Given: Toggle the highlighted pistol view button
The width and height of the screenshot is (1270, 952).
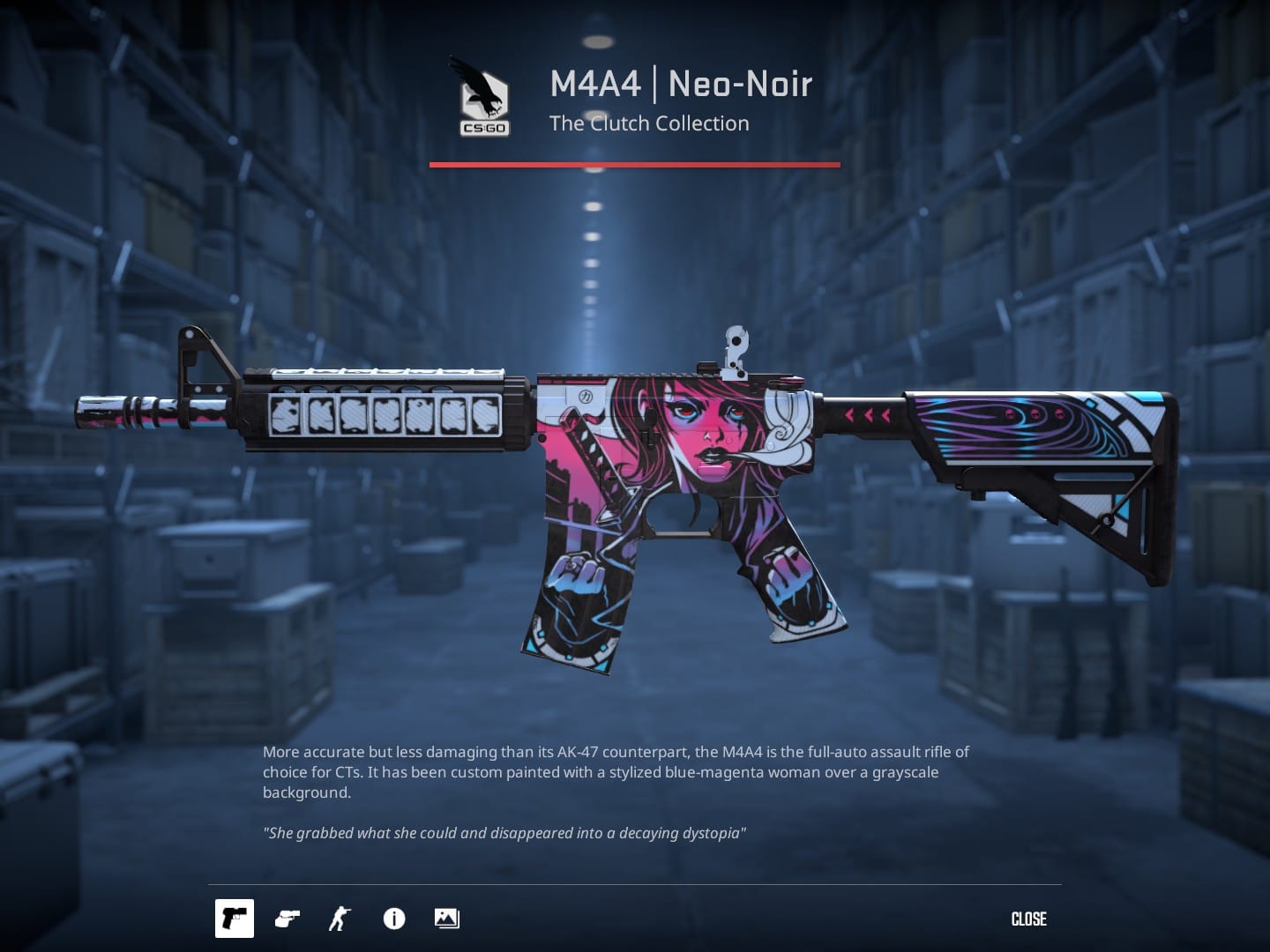Looking at the screenshot, I should pyautogui.click(x=234, y=919).
